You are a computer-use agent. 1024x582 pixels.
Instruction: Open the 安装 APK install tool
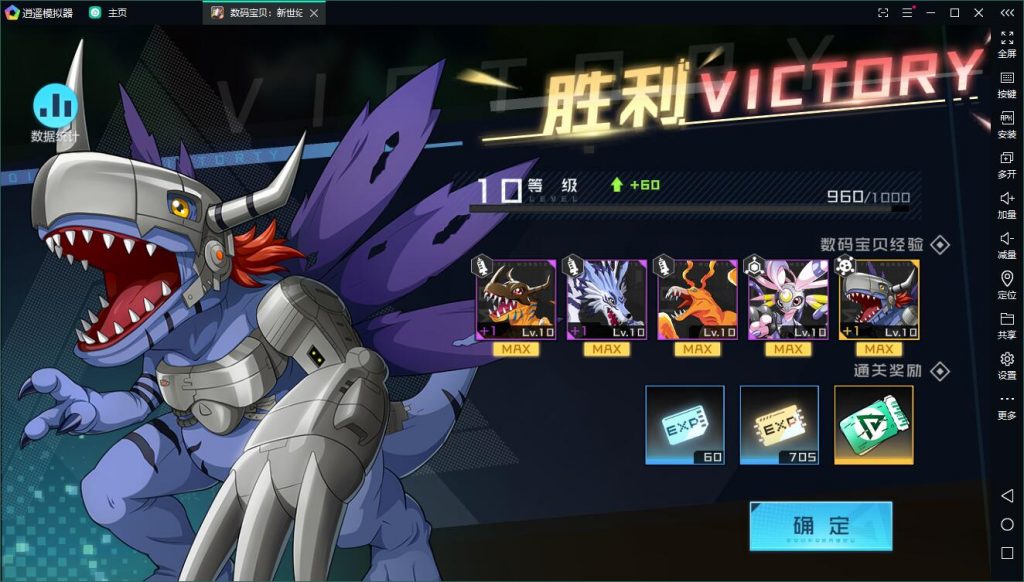click(x=1006, y=124)
